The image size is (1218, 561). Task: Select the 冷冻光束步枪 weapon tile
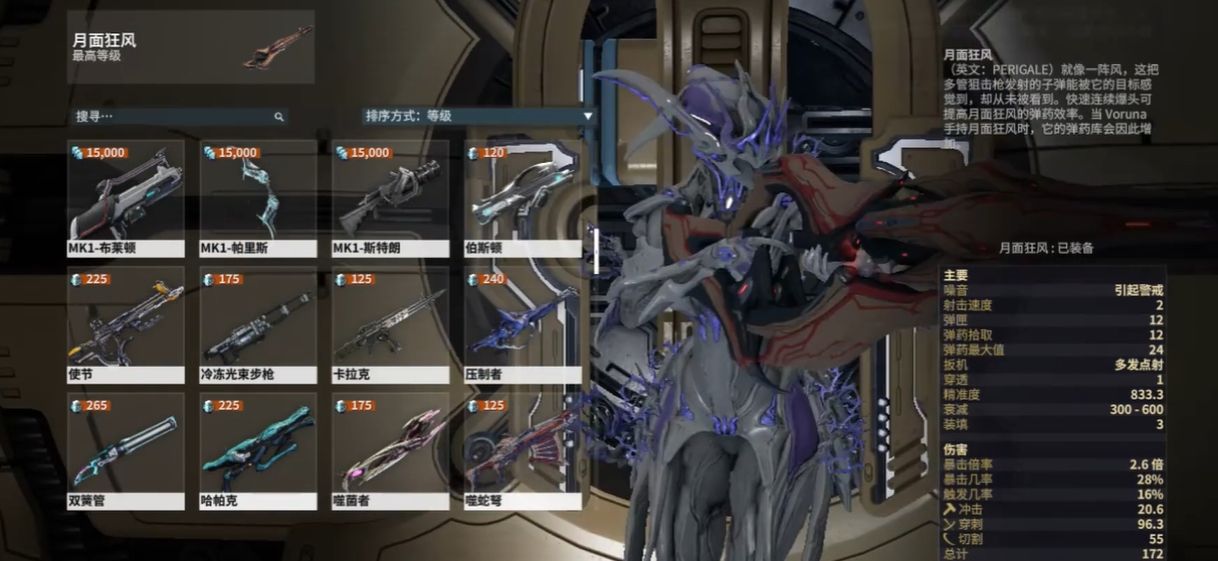pyautogui.click(x=258, y=324)
